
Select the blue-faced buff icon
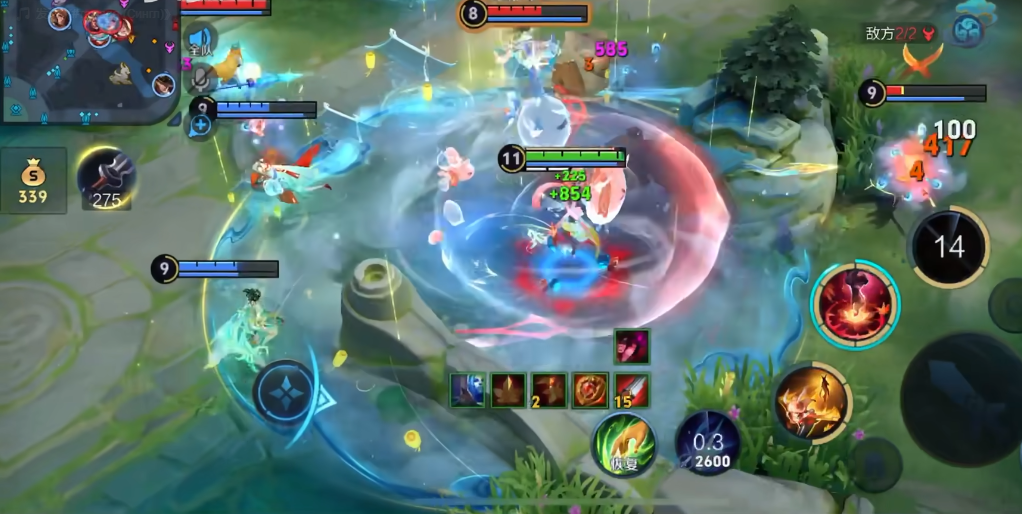tap(466, 390)
